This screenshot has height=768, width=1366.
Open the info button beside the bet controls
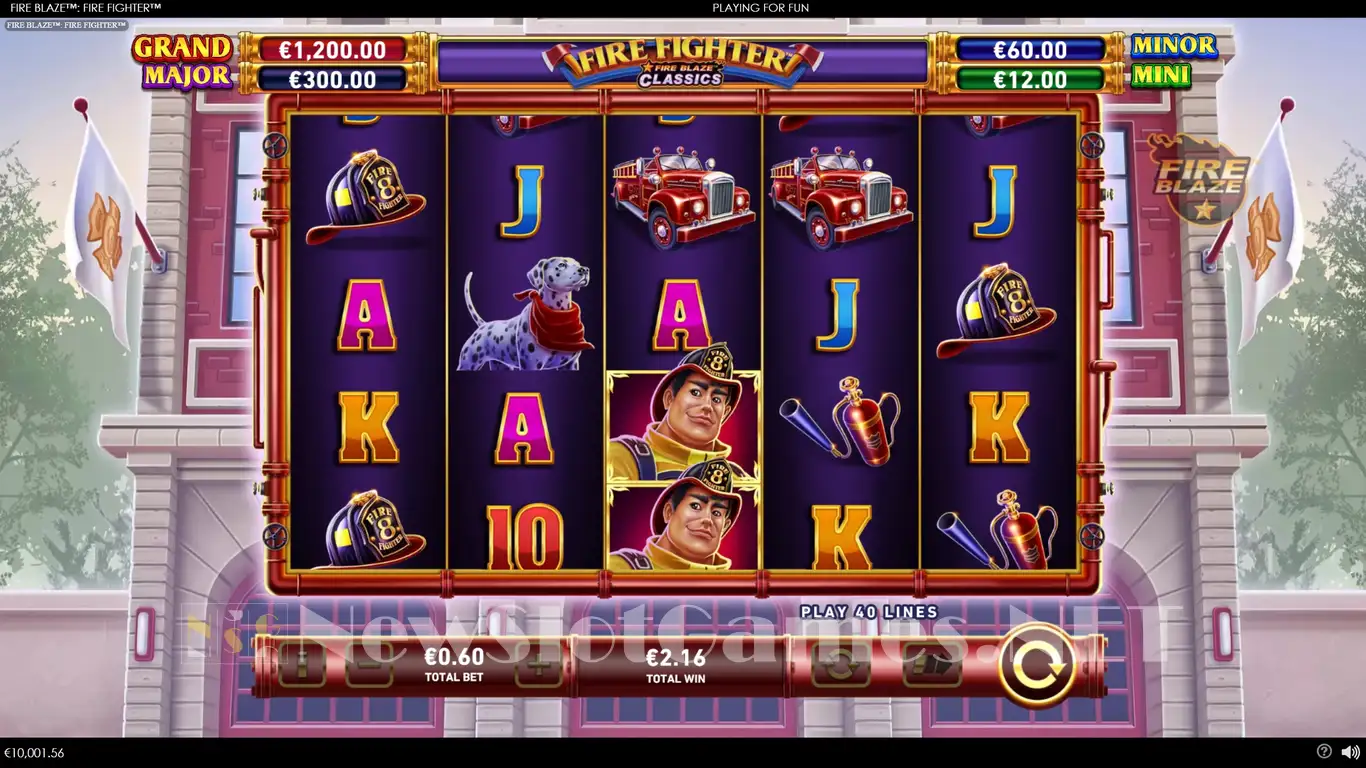tap(301, 665)
